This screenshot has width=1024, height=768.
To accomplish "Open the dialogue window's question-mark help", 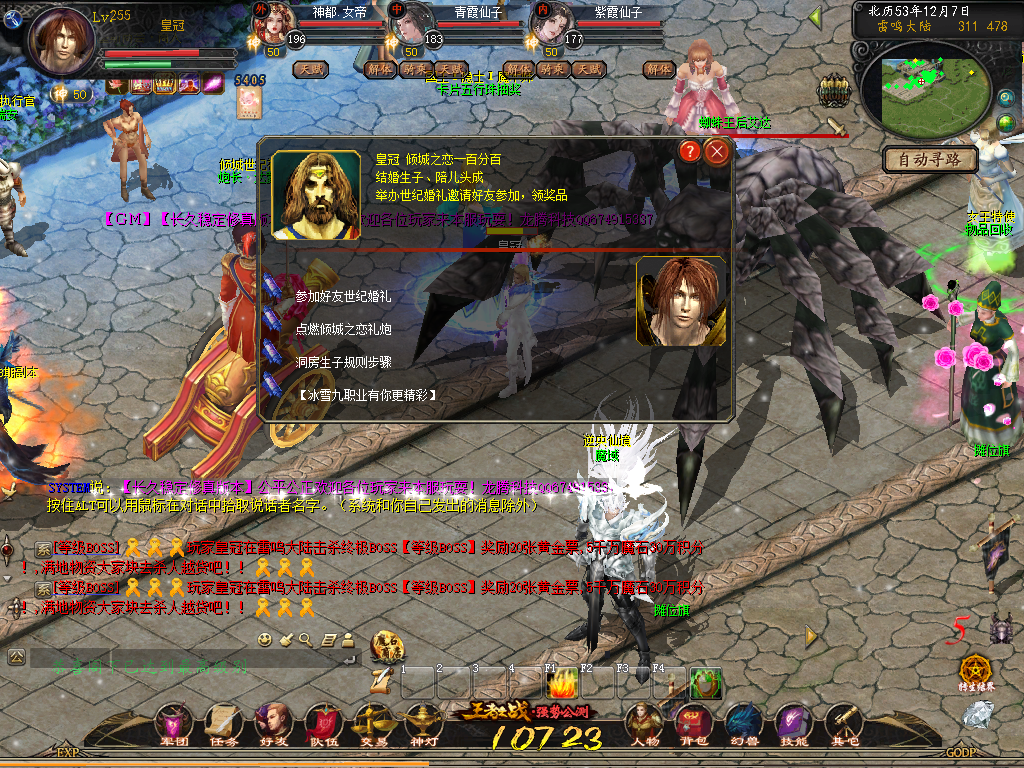I will pyautogui.click(x=690, y=152).
